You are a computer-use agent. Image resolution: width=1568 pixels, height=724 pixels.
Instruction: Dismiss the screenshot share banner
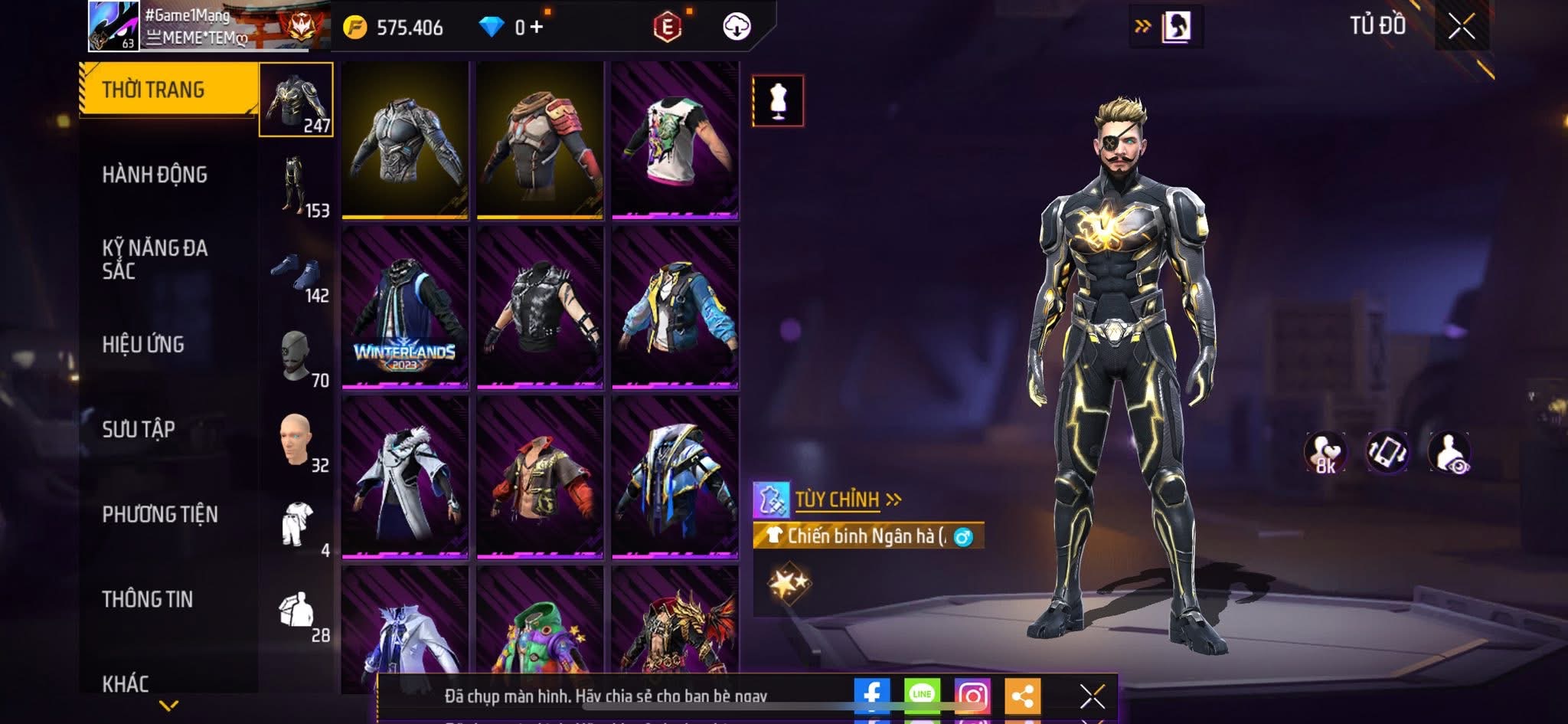click(1092, 696)
